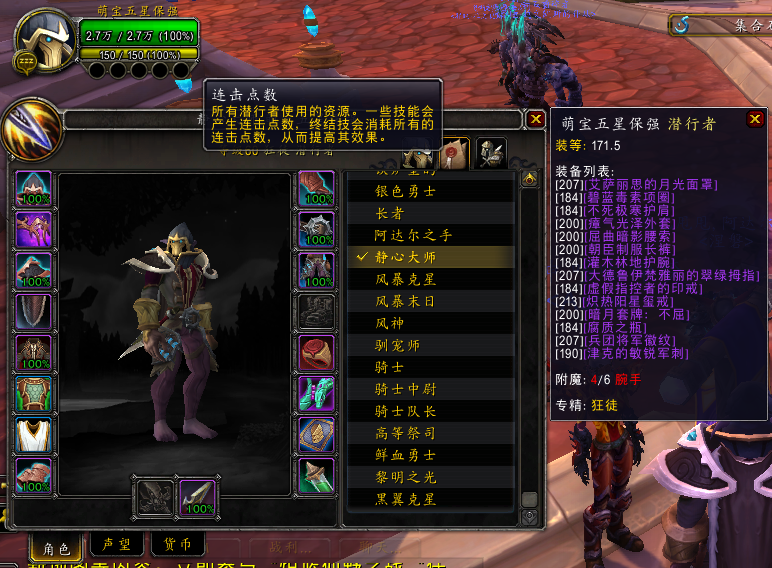The height and width of the screenshot is (568, 772).
Task: Select the 角色 character tab
Action: 55,547
